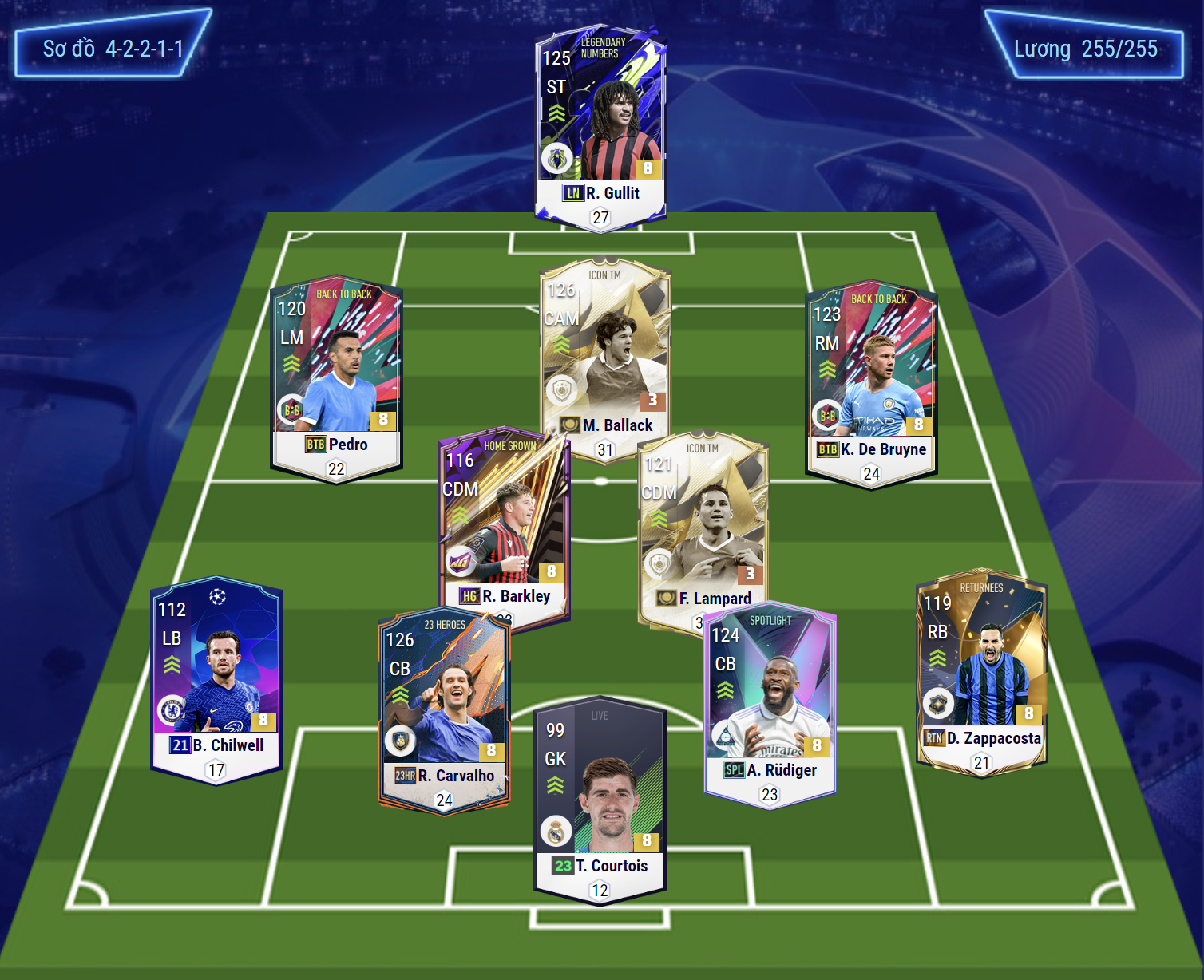Viewport: 1204px width, 980px height.
Task: Choose the Pedro LM card
Action: coord(336,379)
